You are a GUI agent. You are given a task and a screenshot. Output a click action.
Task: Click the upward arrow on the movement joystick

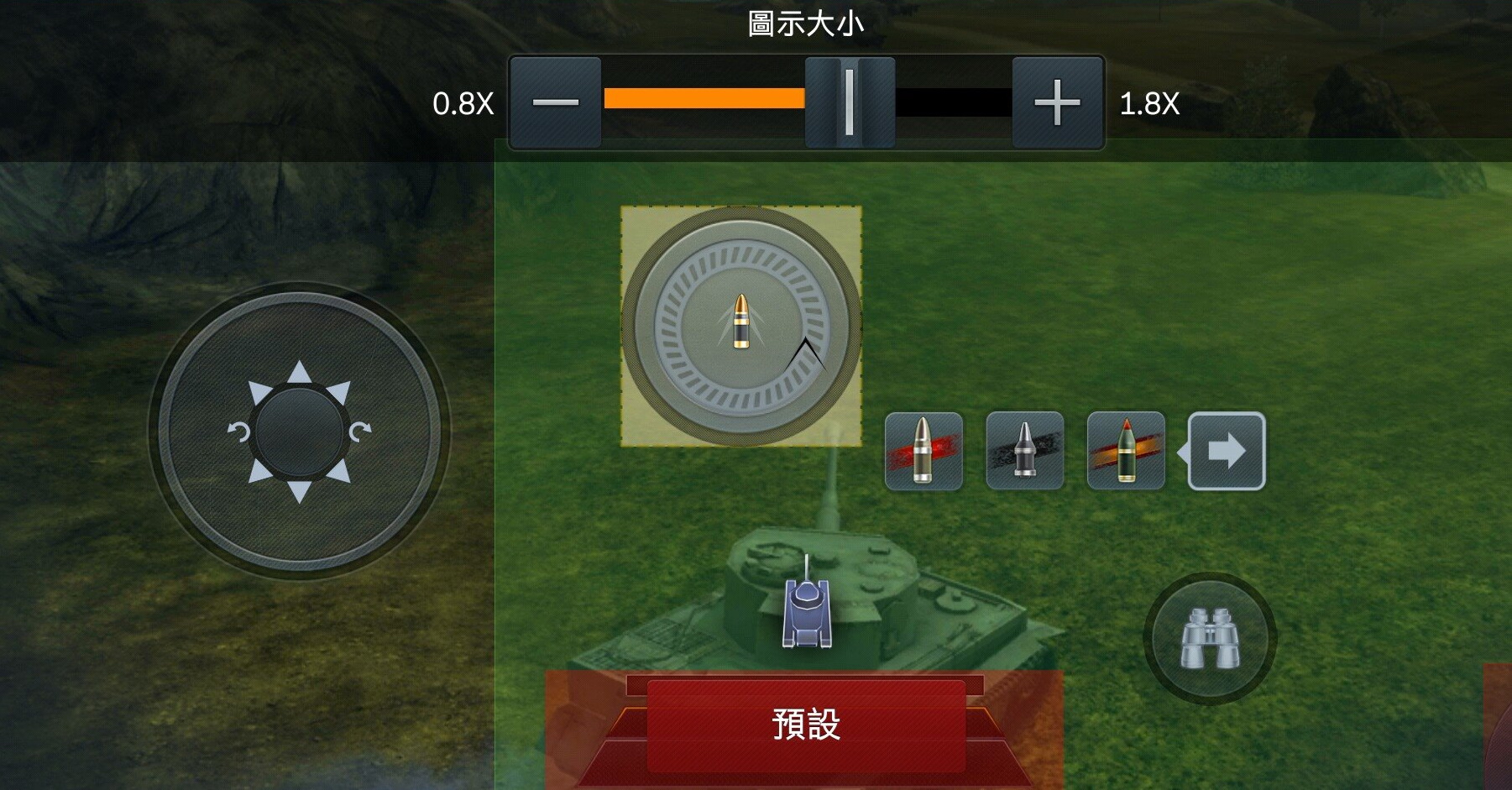click(299, 372)
